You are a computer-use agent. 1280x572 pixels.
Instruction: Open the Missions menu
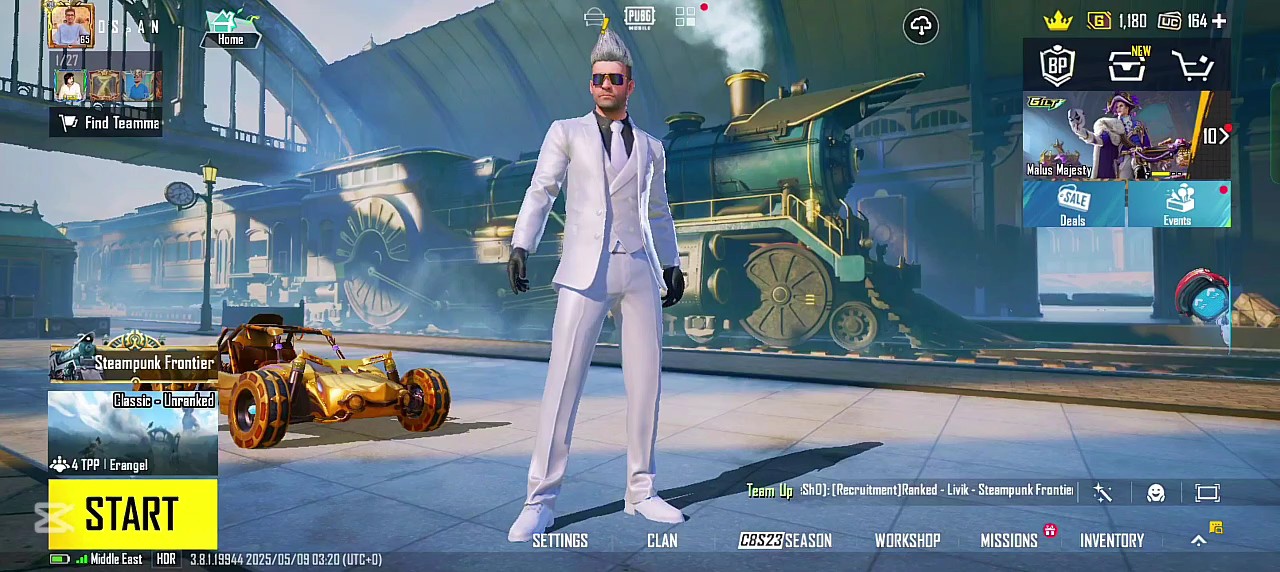point(1009,541)
